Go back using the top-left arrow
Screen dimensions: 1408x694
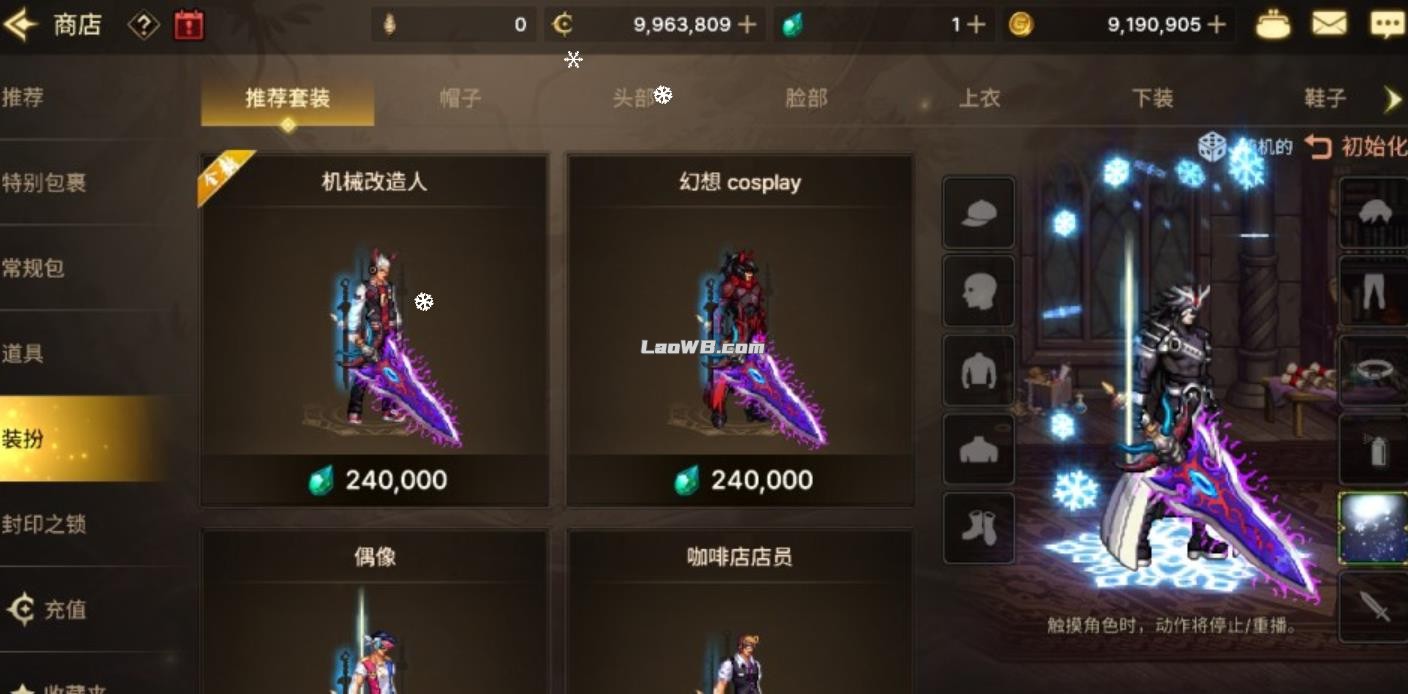click(x=20, y=25)
